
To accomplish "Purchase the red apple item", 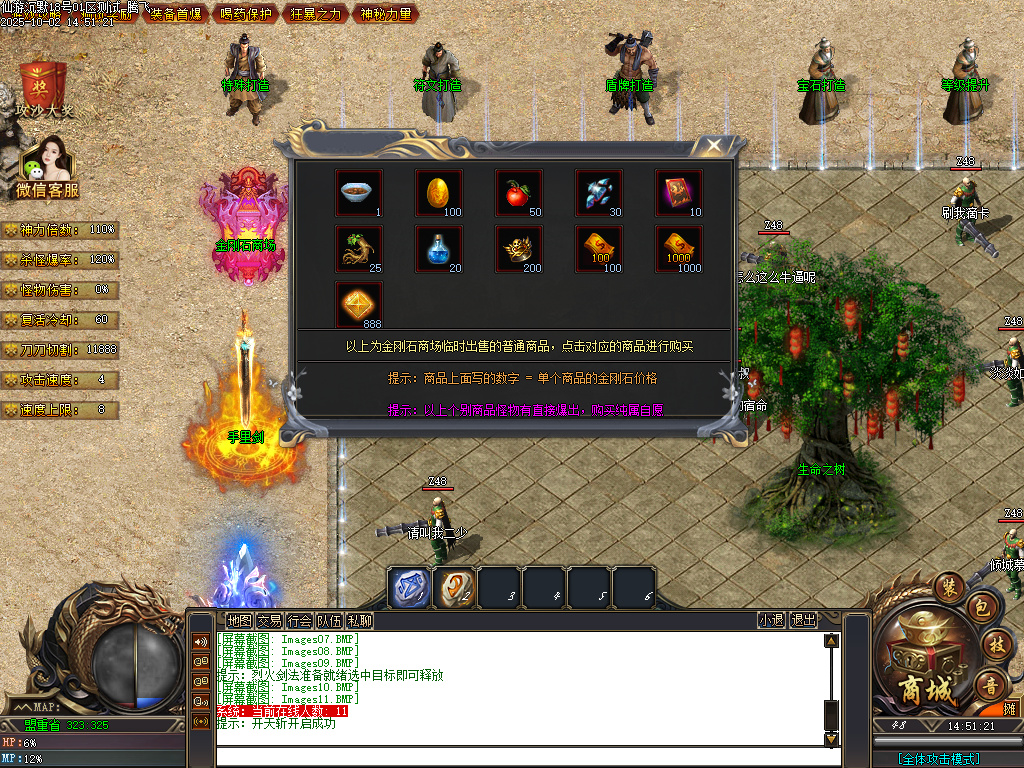I will pyautogui.click(x=518, y=193).
